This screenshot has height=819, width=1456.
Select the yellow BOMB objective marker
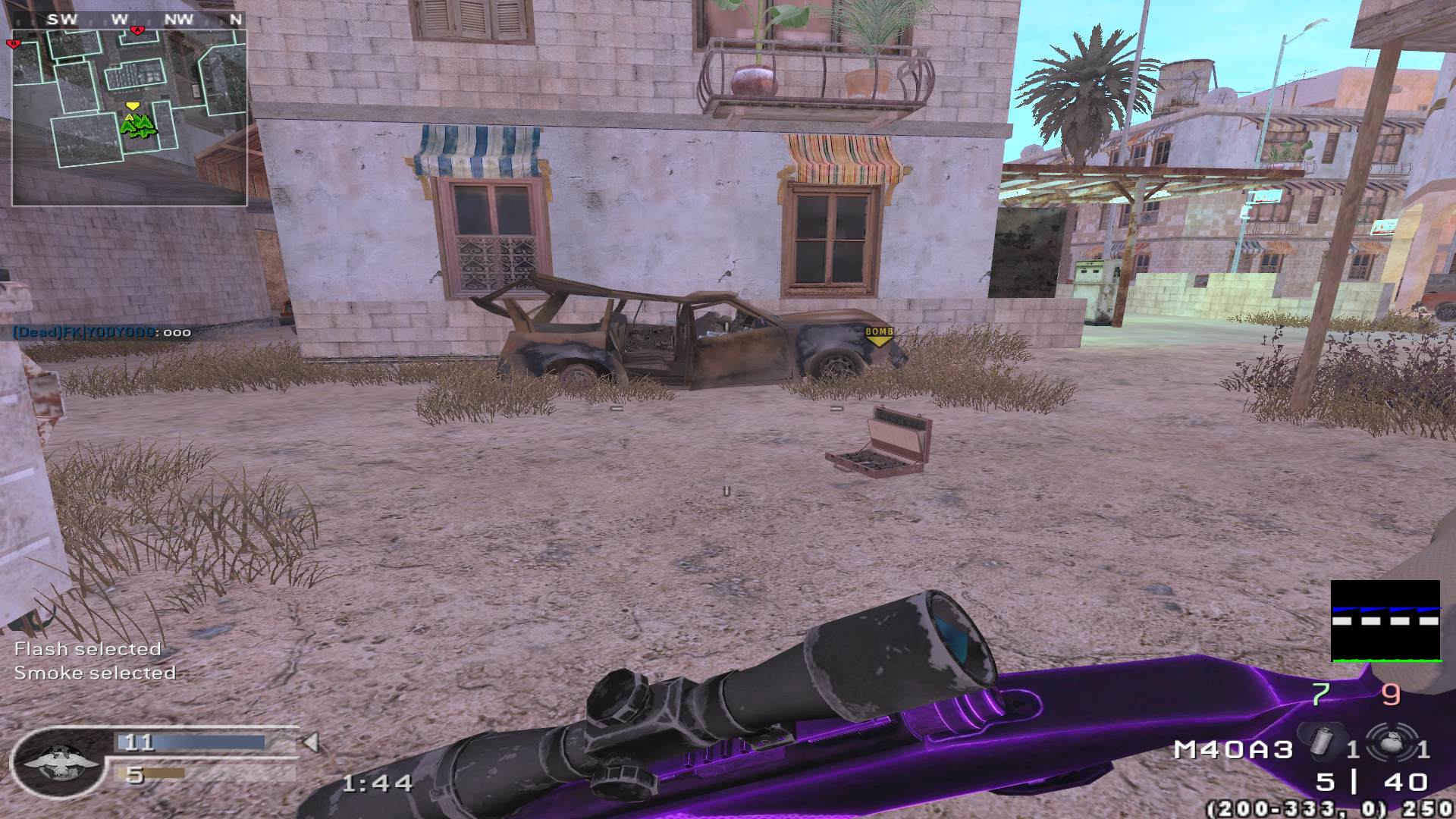pyautogui.click(x=879, y=336)
